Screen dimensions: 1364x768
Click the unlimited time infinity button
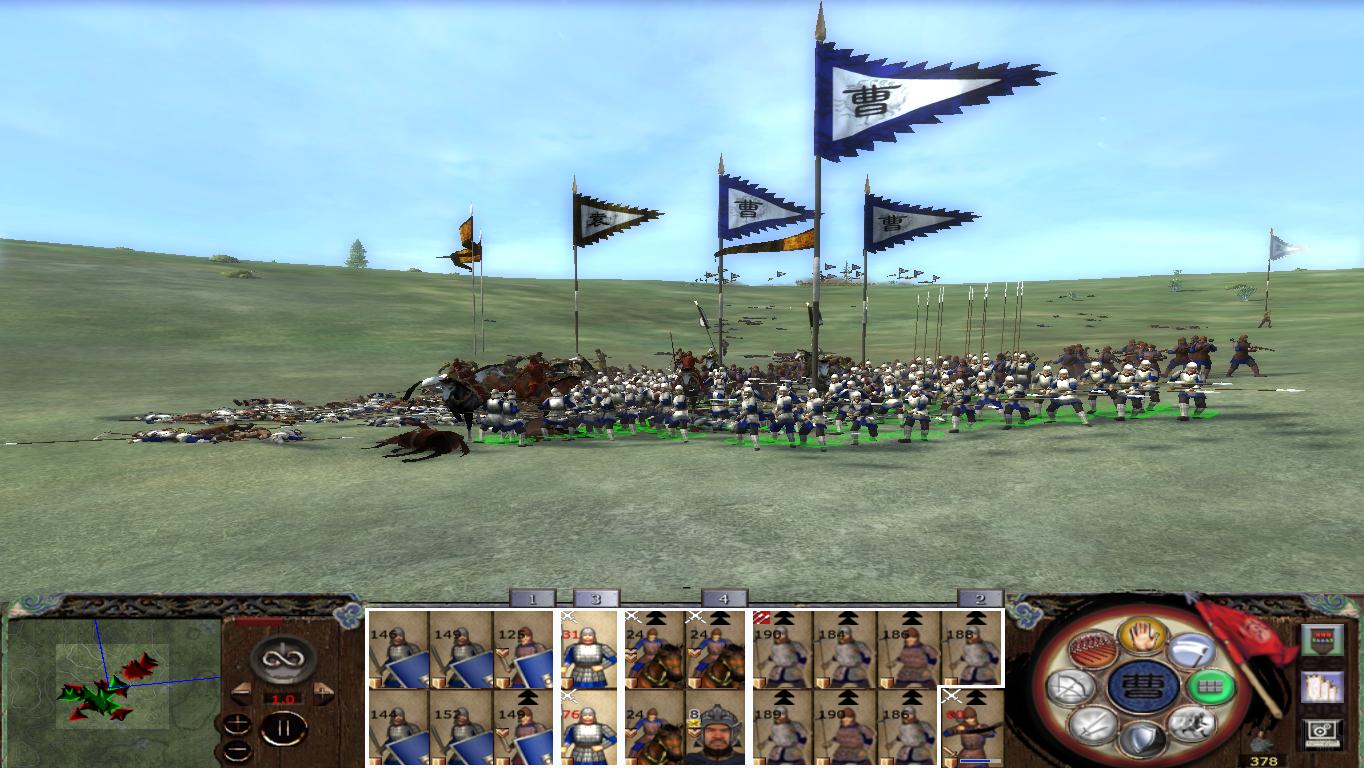click(281, 657)
